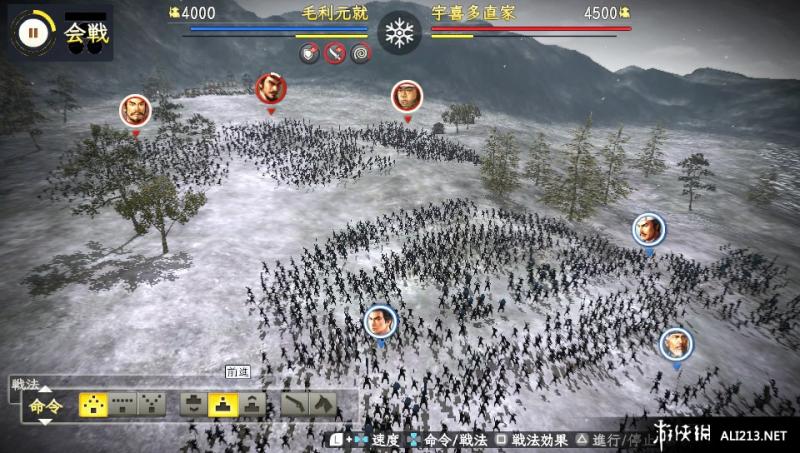Choose the horizontal line formation command
The image size is (800, 453).
pyautogui.click(x=123, y=403)
